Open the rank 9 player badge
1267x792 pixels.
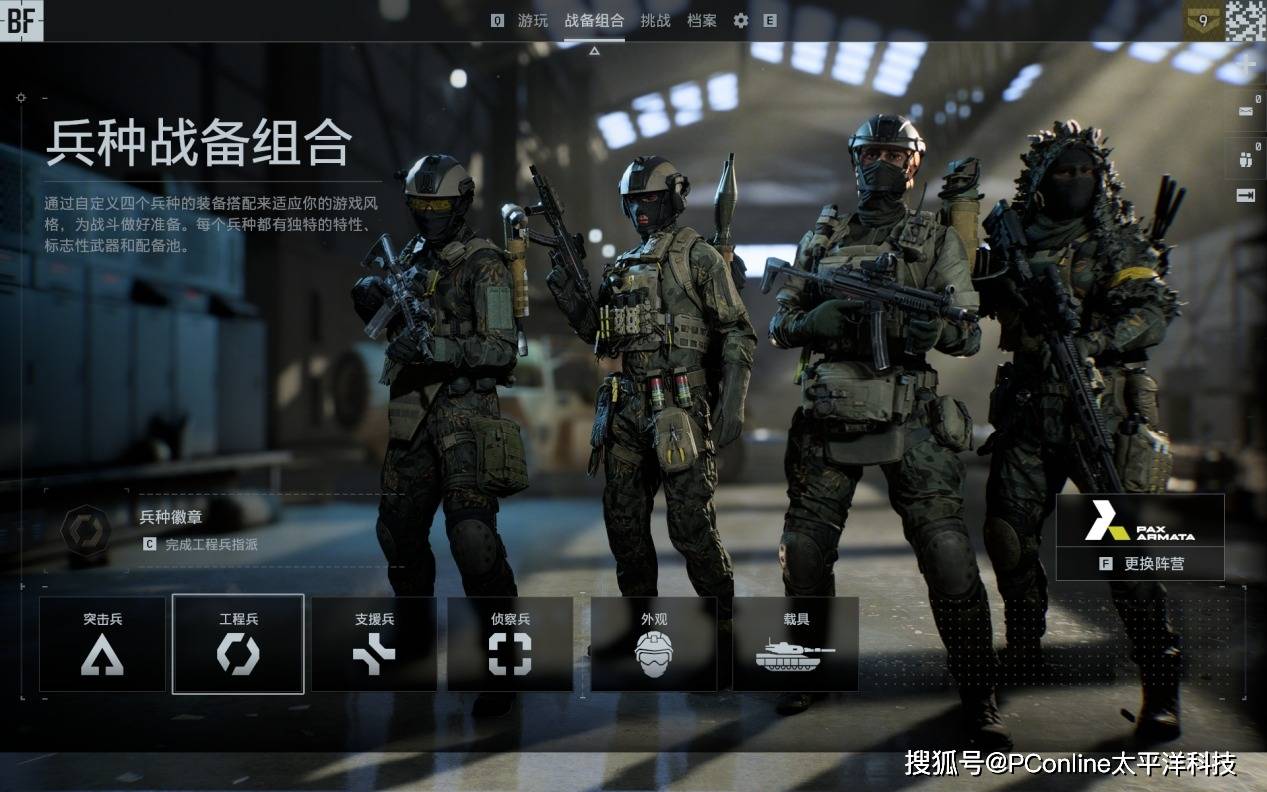[1203, 21]
